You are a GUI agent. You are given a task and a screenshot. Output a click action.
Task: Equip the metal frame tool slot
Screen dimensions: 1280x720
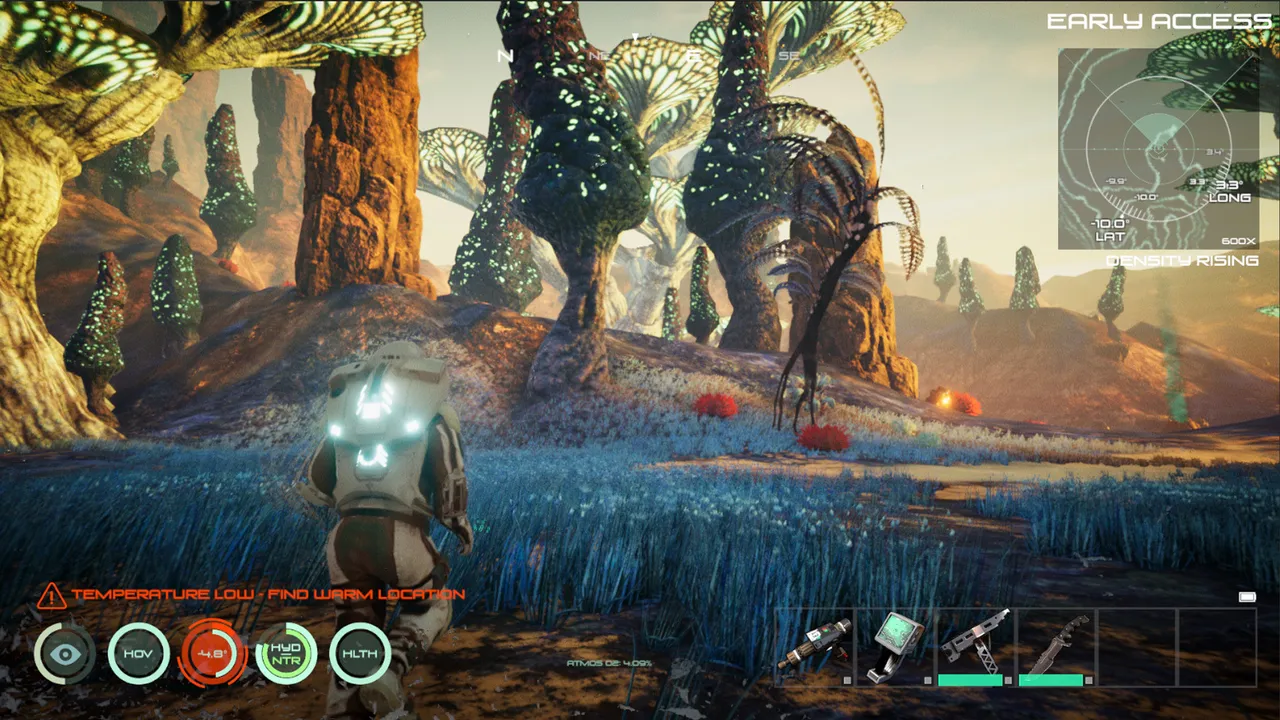click(975, 646)
